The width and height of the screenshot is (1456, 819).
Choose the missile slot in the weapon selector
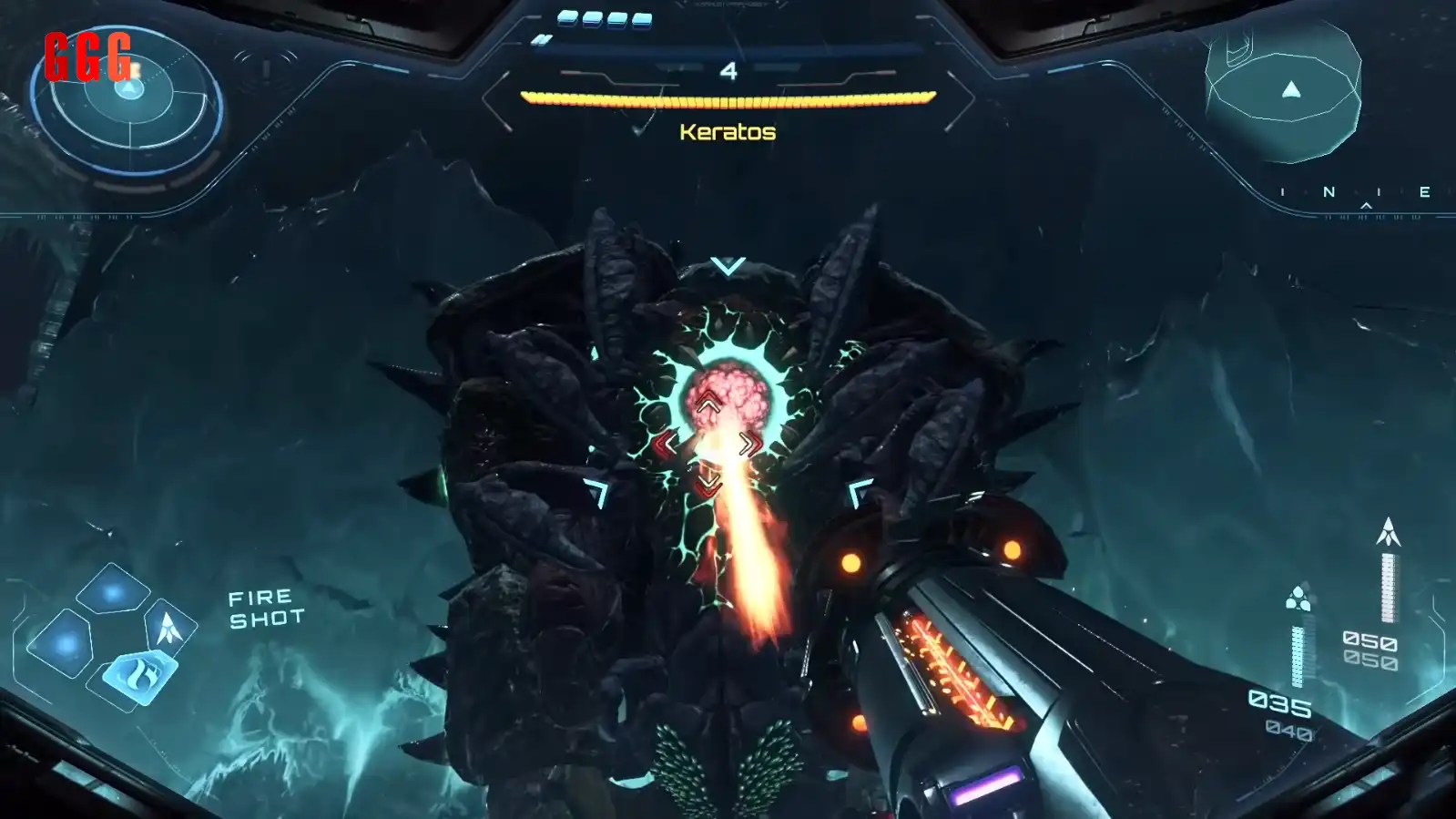point(169,628)
